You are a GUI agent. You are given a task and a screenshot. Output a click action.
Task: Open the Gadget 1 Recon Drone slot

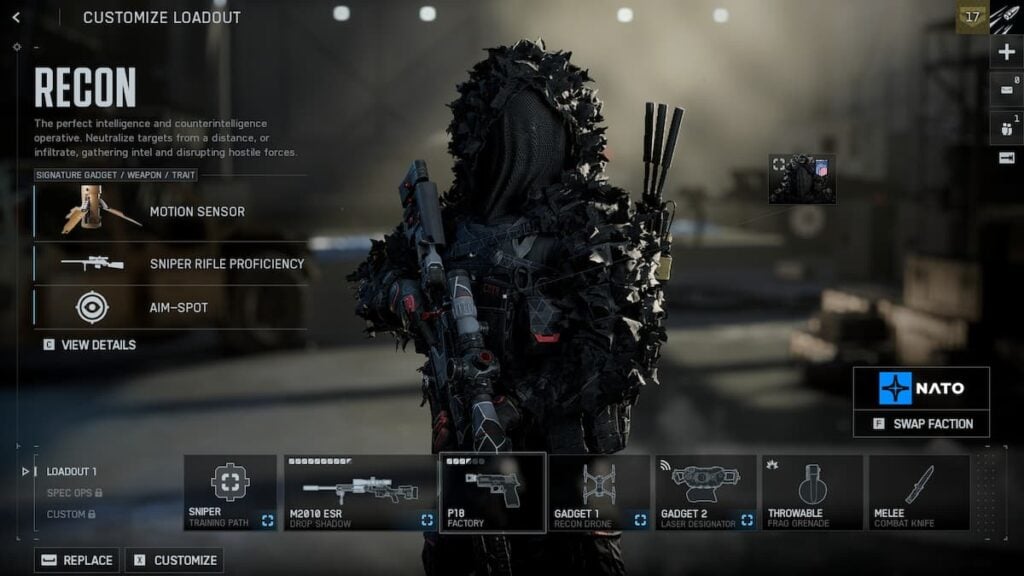click(599, 492)
